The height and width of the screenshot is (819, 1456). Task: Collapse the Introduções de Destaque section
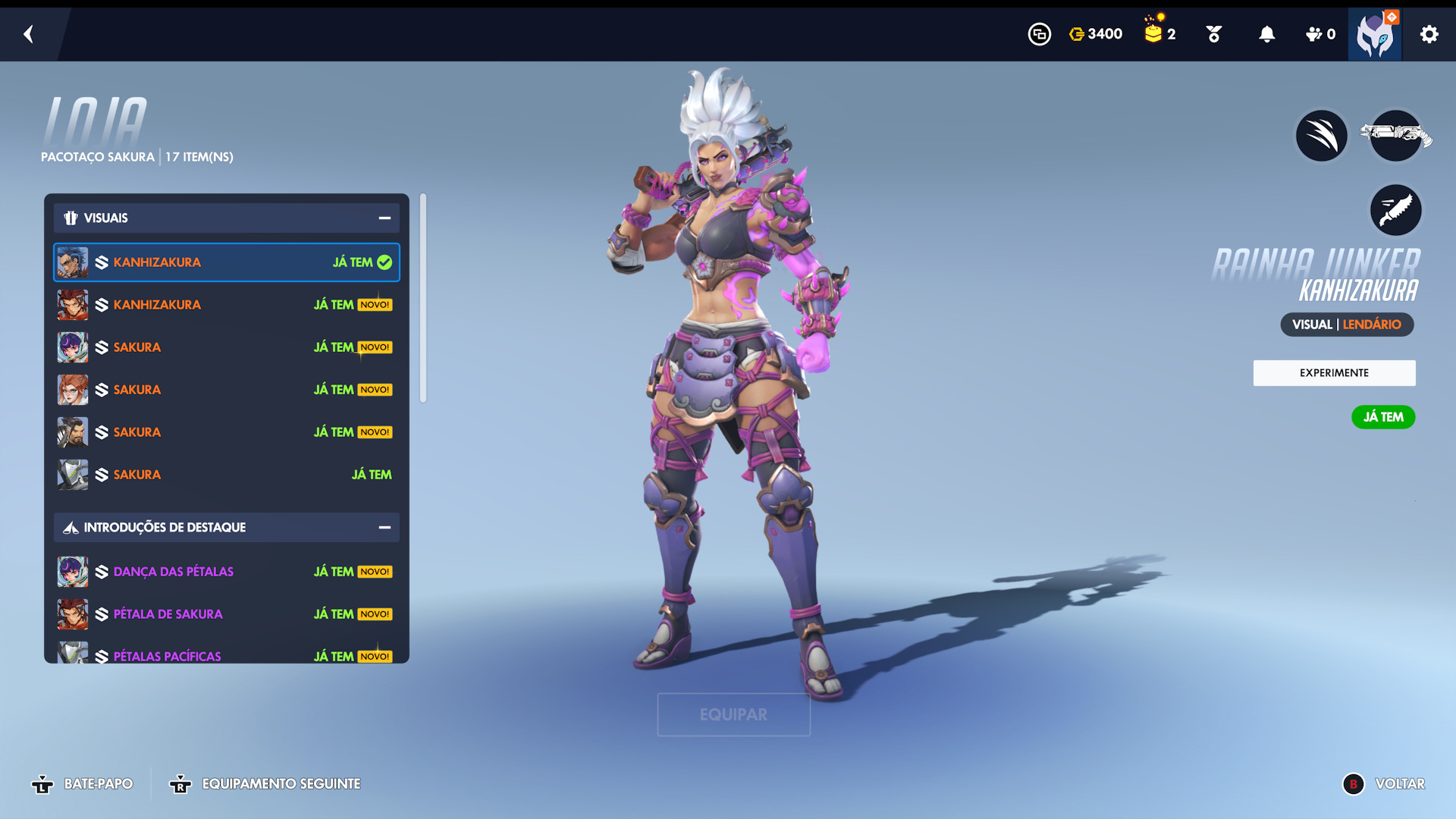point(384,528)
